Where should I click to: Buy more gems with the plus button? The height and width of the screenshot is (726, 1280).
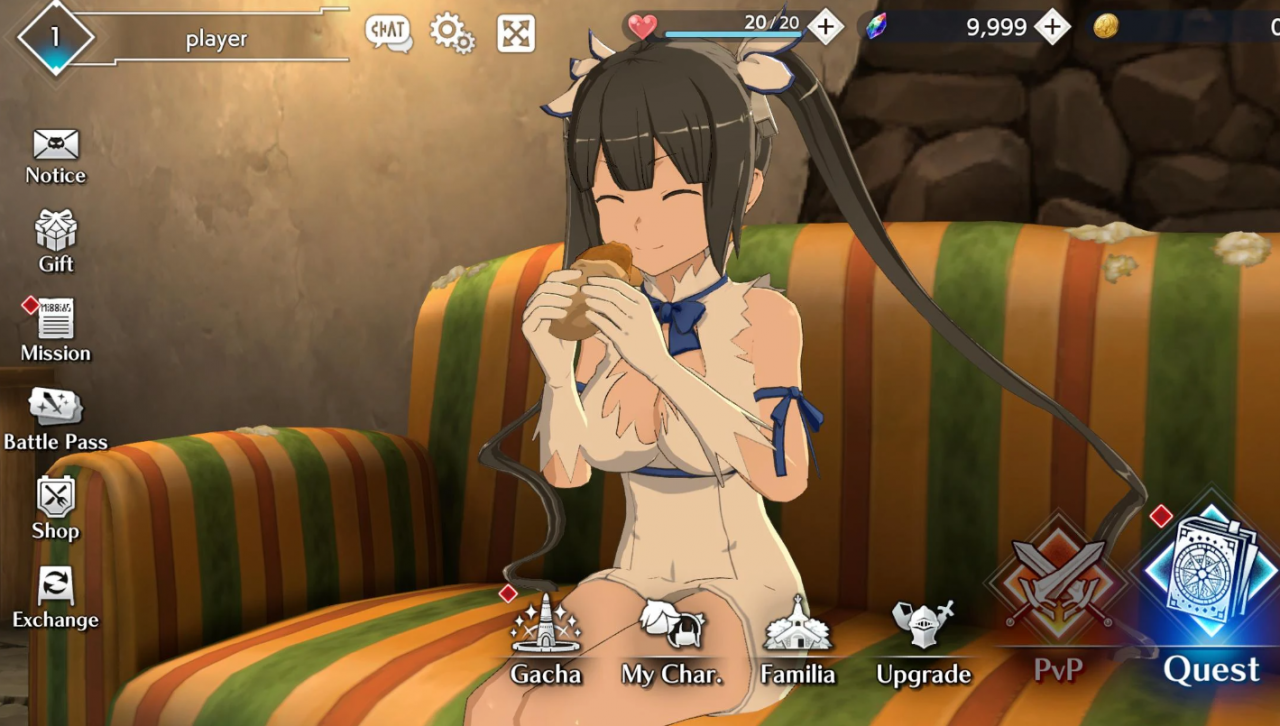click(x=1052, y=26)
